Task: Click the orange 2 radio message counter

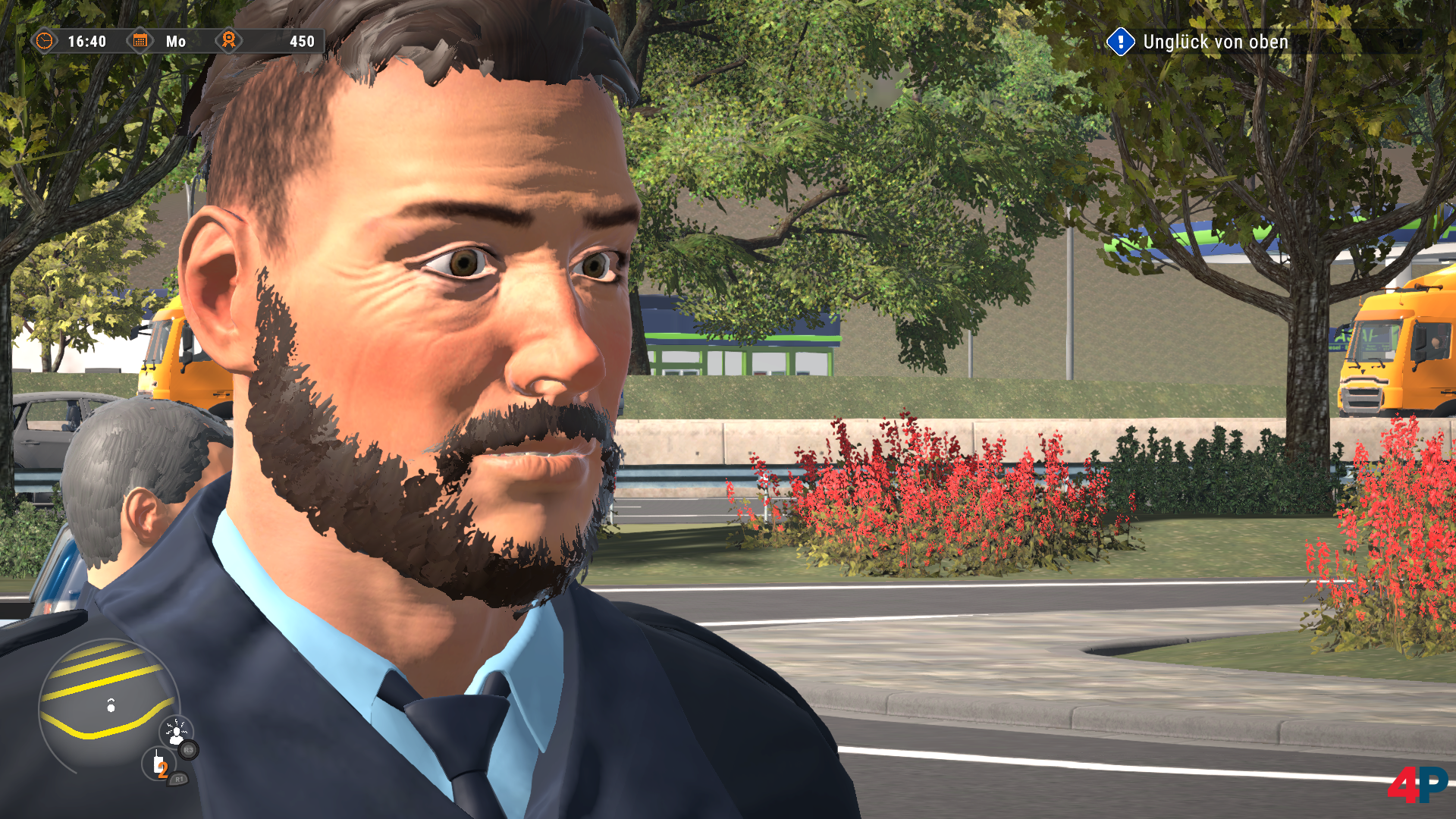Action: [x=162, y=770]
